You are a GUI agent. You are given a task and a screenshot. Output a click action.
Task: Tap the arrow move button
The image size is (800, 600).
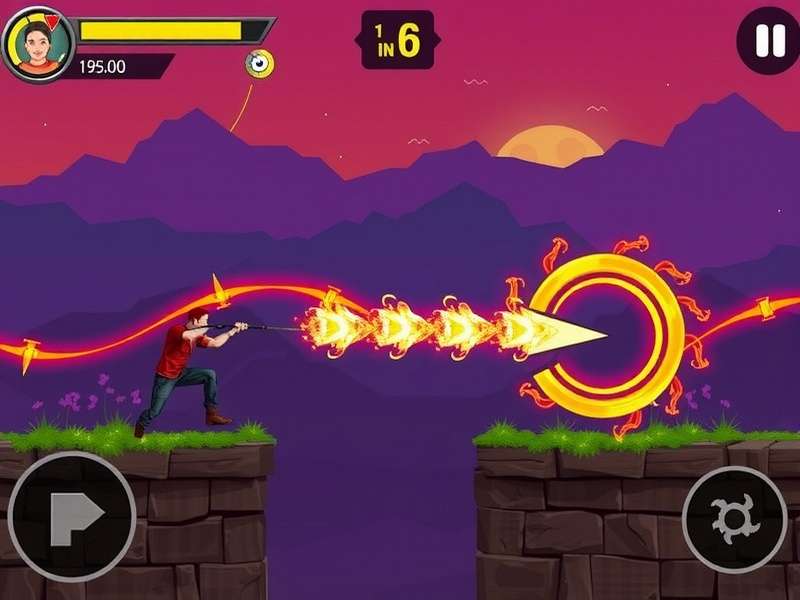[x=72, y=516]
